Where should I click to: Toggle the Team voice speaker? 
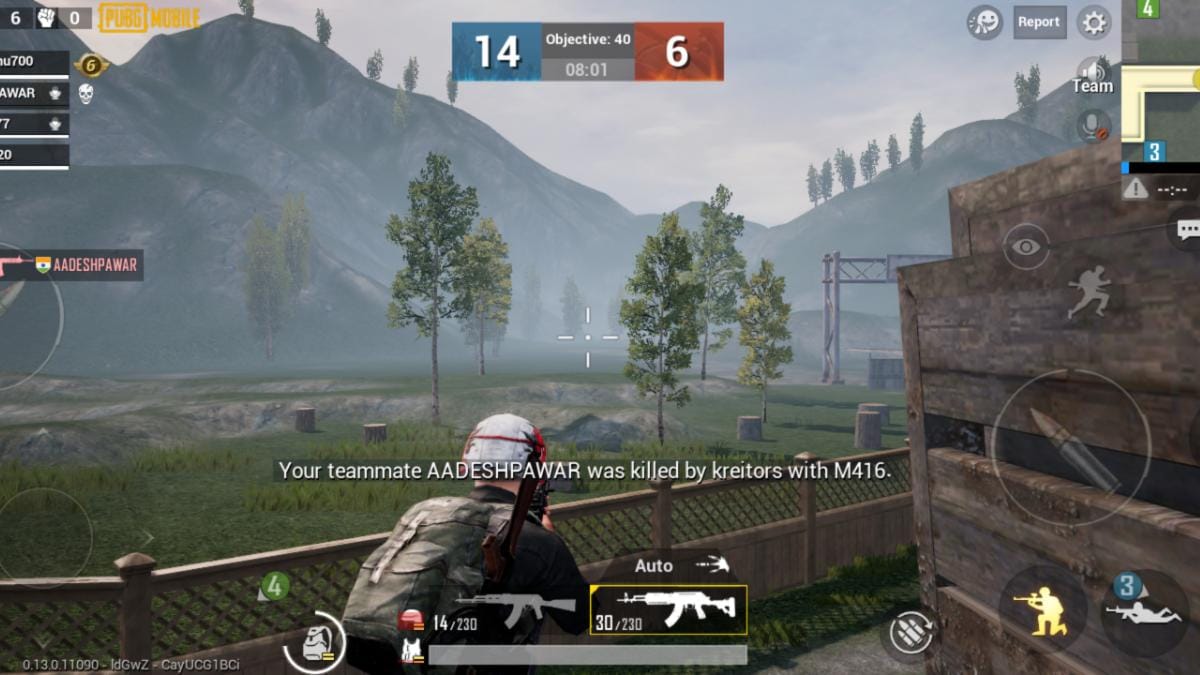click(1093, 75)
